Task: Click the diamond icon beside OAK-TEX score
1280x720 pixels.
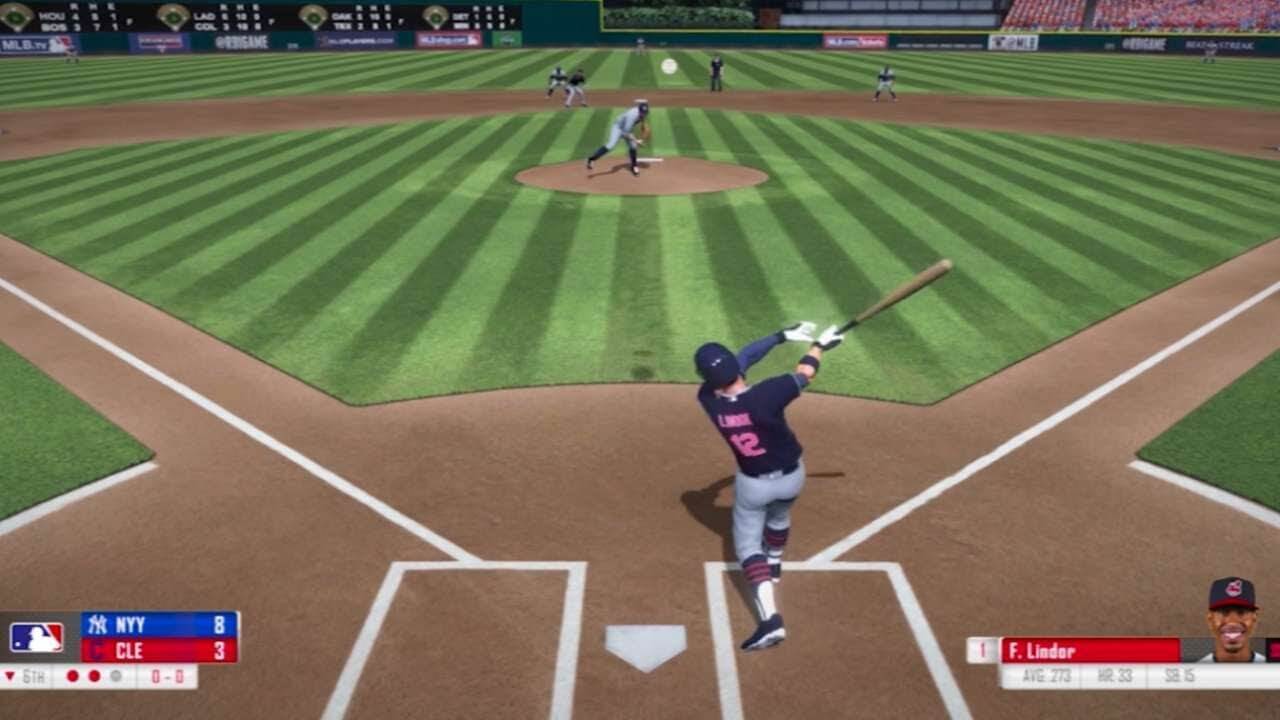Action: click(x=312, y=17)
